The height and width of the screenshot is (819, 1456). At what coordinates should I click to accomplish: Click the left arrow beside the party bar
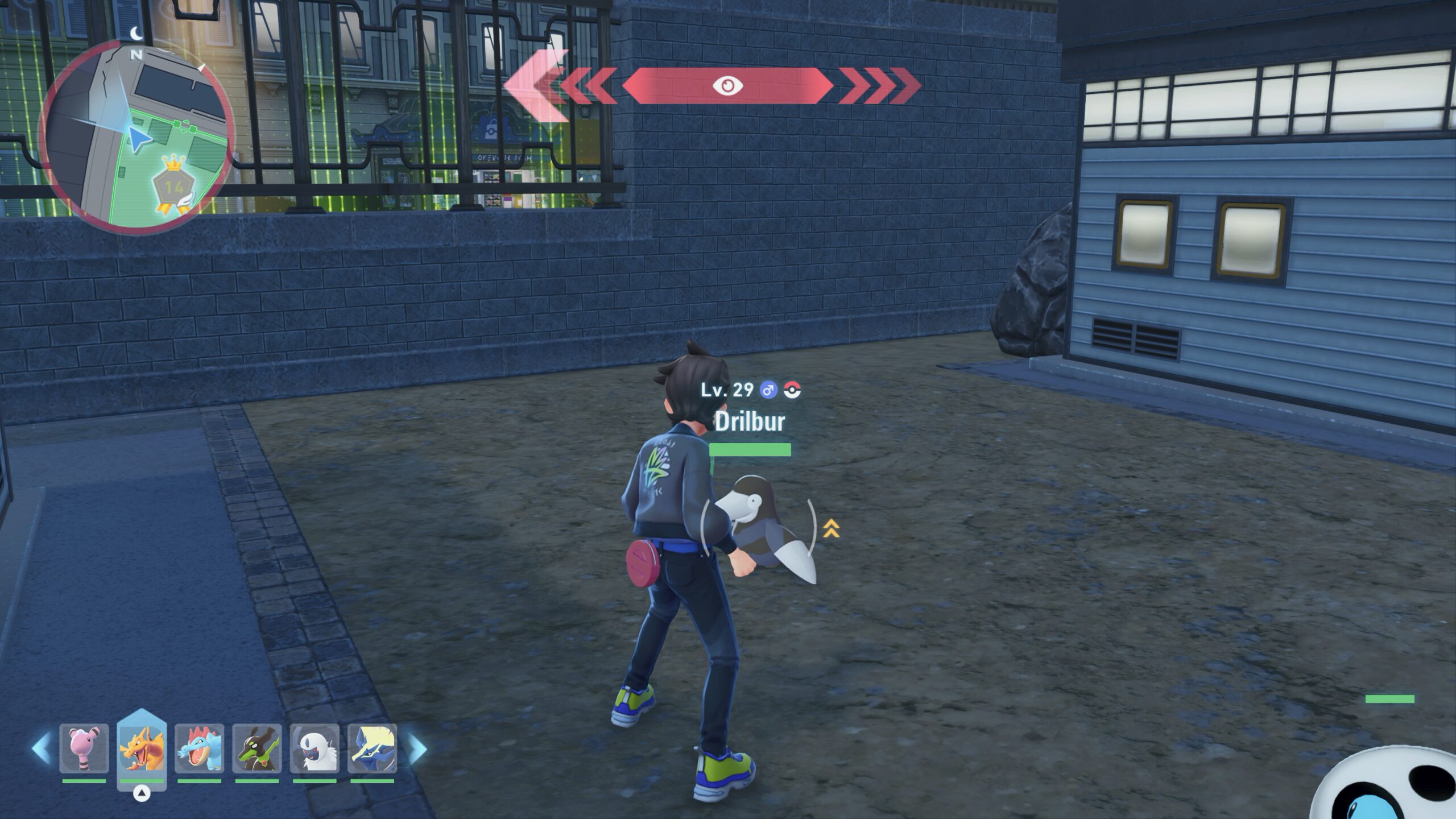(41, 748)
